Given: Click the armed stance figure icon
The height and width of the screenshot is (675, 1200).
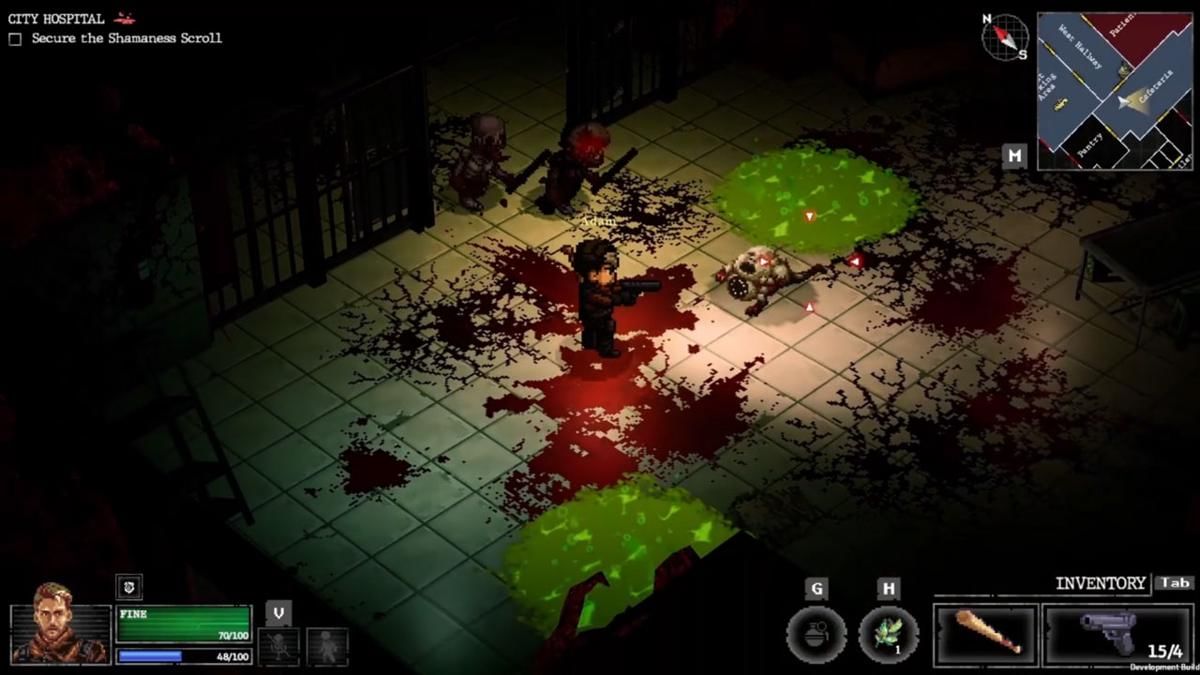Looking at the screenshot, I should 279,645.
